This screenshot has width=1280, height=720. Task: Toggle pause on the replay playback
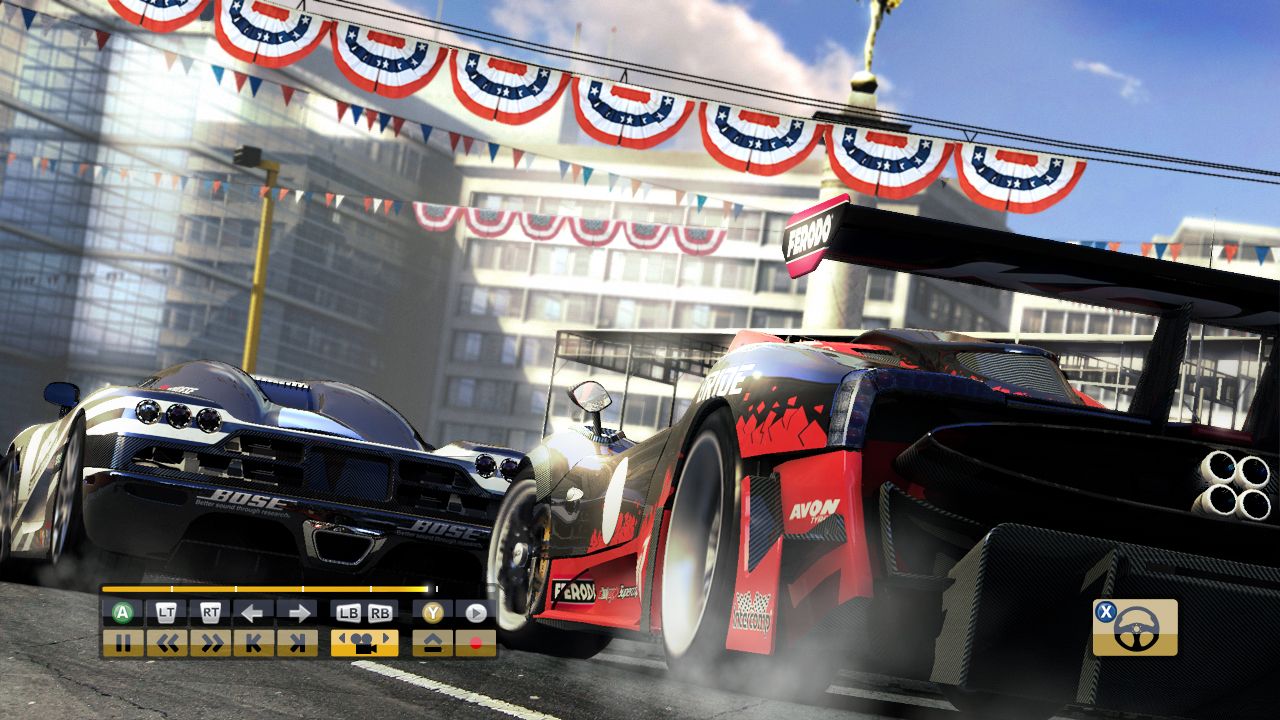(x=125, y=641)
